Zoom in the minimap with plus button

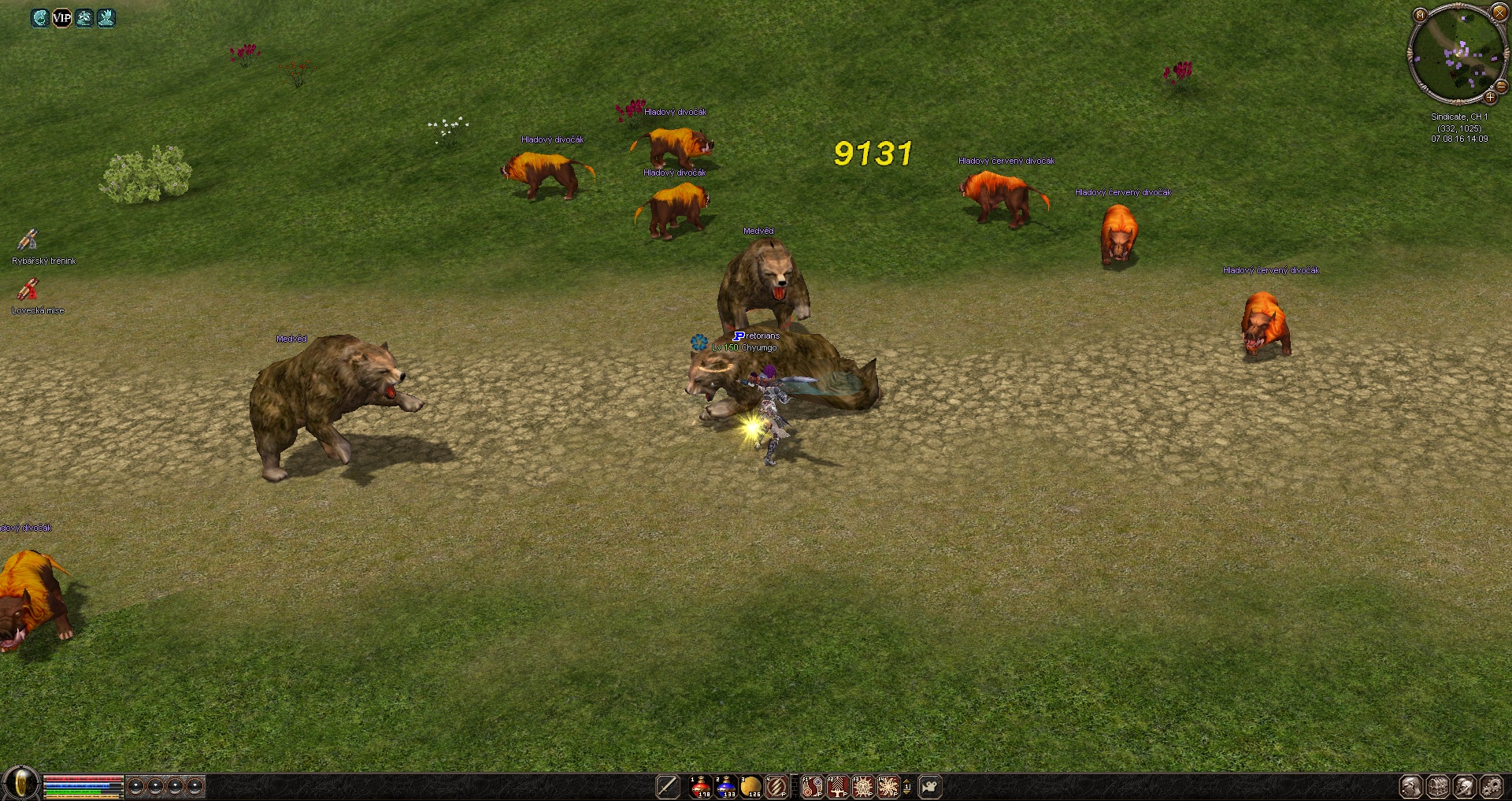click(x=1490, y=98)
